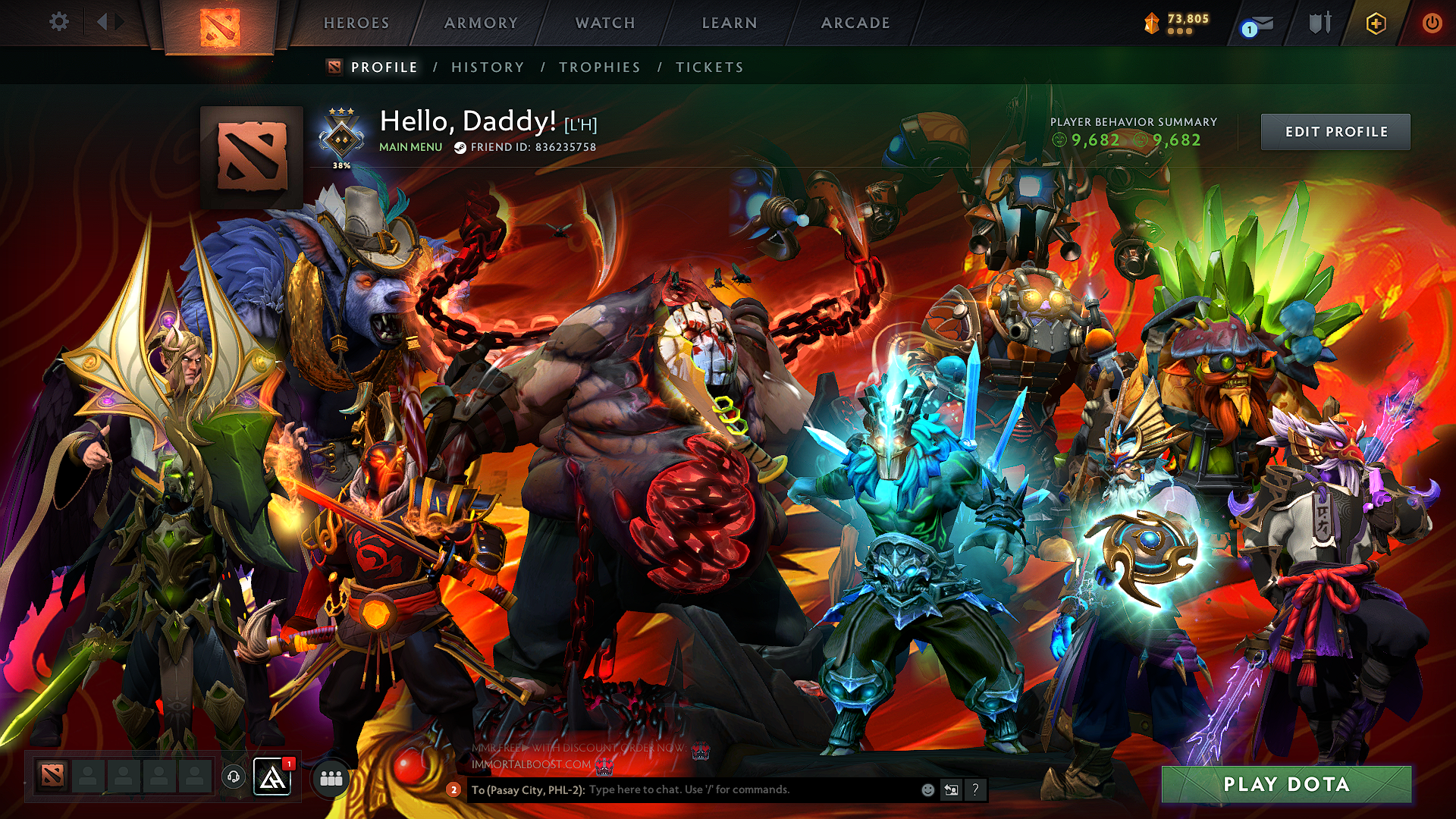Open the HEROES menu
Image resolution: width=1456 pixels, height=819 pixels.
click(x=356, y=23)
